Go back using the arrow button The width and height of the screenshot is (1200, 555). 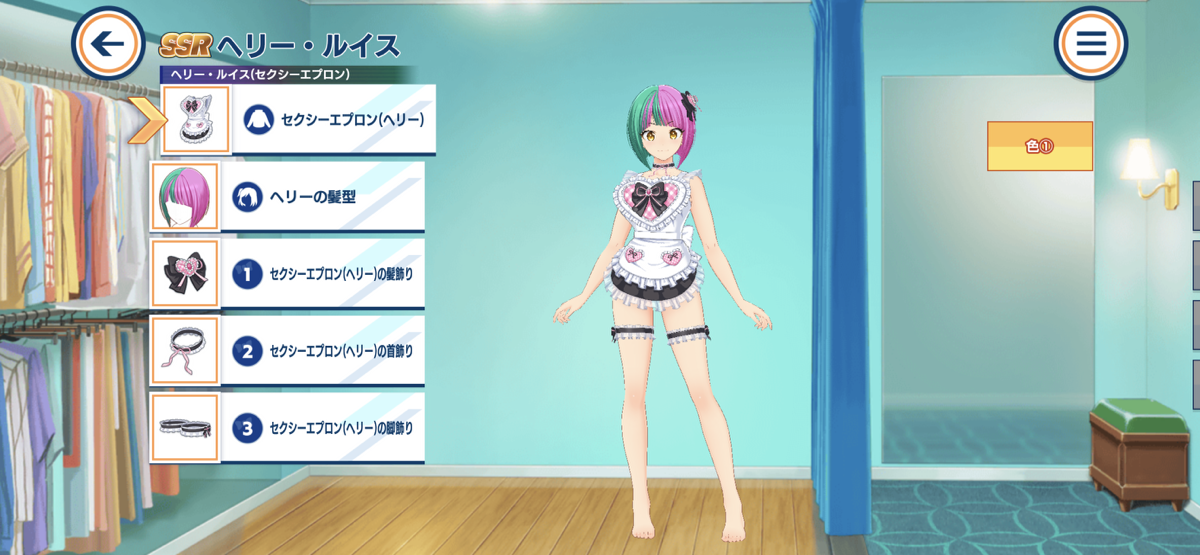[x=108, y=44]
